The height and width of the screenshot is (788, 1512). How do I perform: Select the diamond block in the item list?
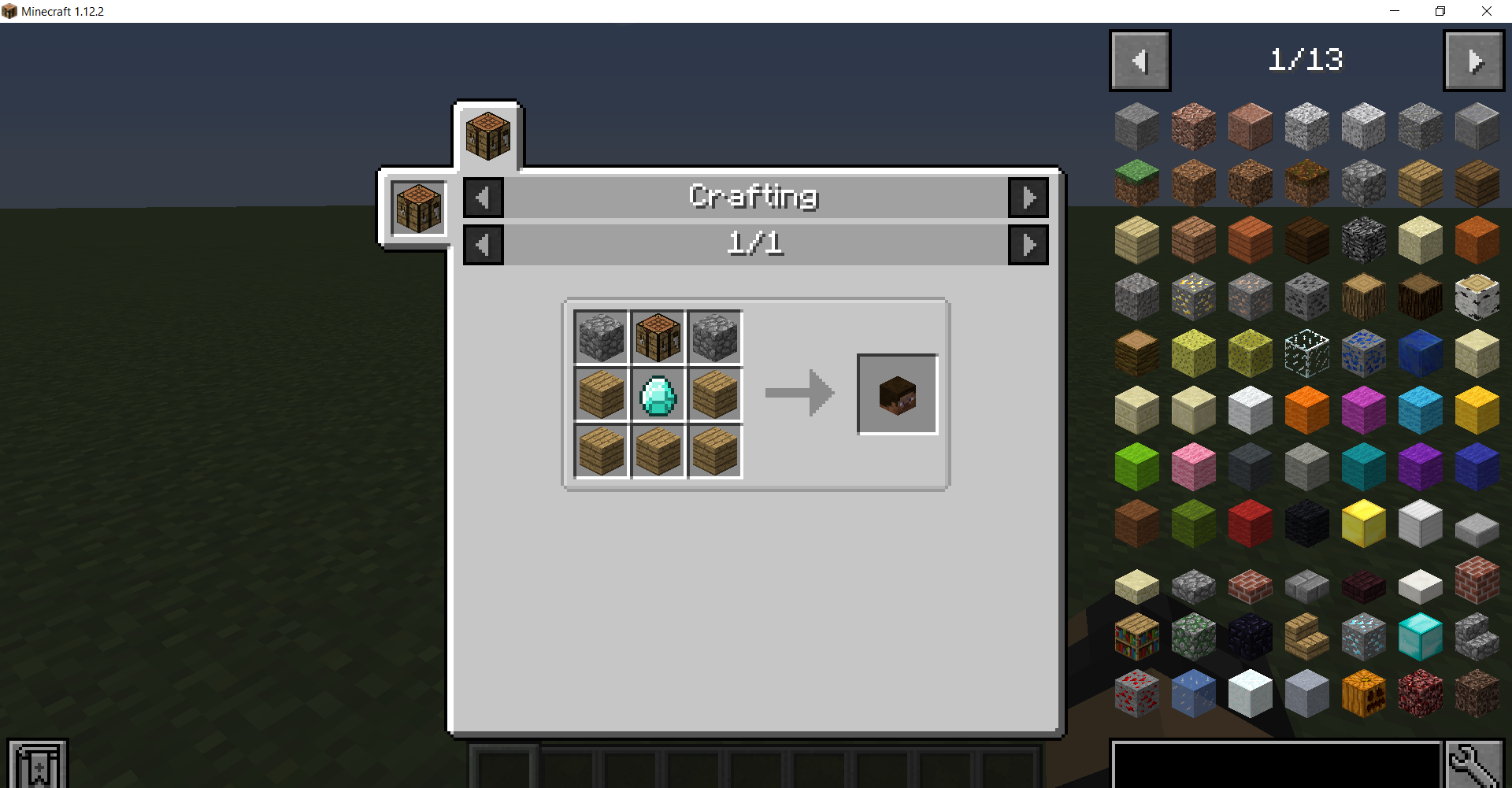tap(1420, 635)
